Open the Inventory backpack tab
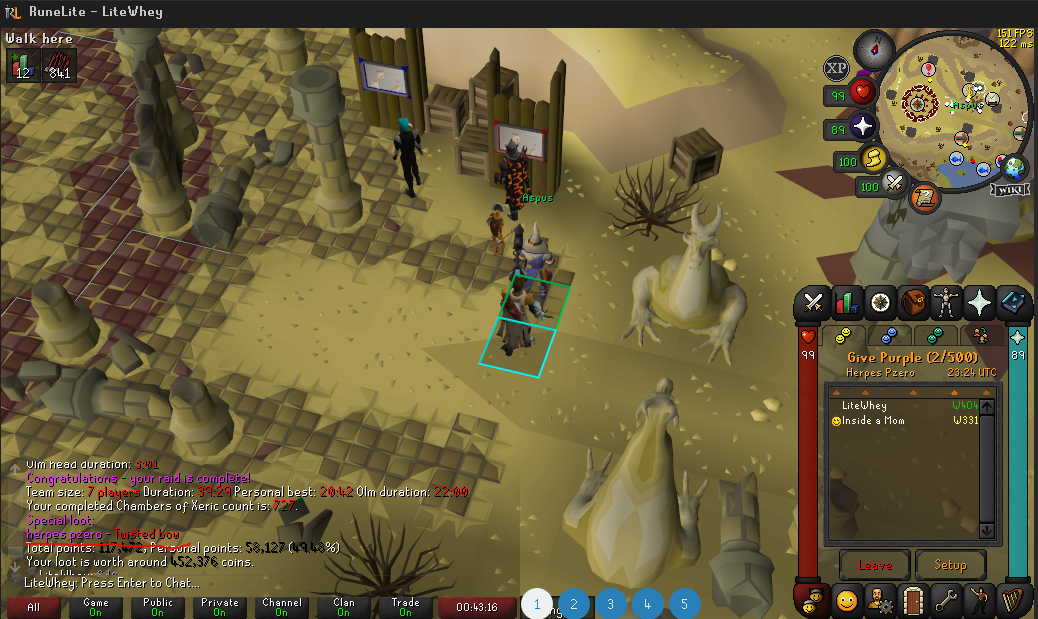 912,301
